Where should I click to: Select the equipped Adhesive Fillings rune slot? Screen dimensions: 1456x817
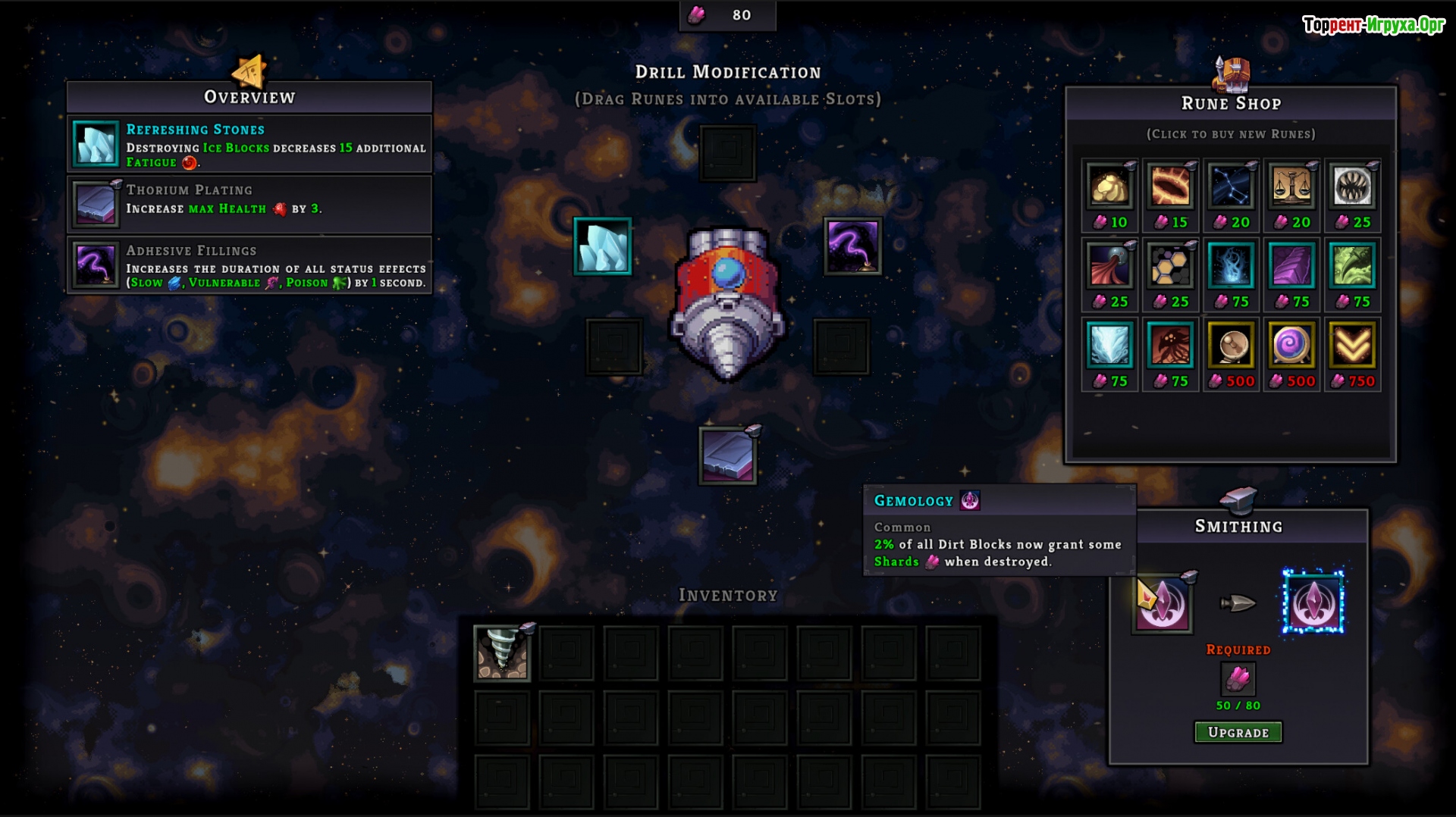coord(853,246)
